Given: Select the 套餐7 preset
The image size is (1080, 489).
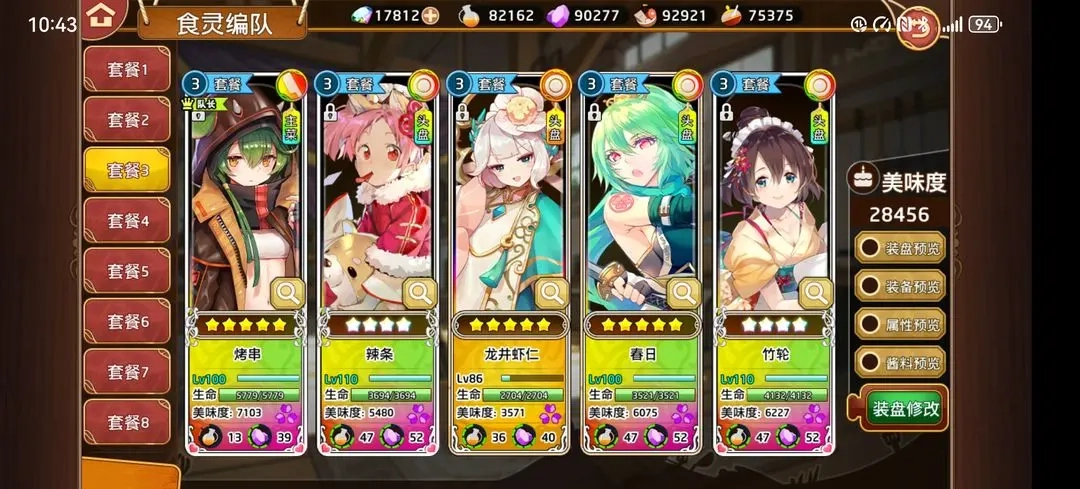Looking at the screenshot, I should pos(127,372).
